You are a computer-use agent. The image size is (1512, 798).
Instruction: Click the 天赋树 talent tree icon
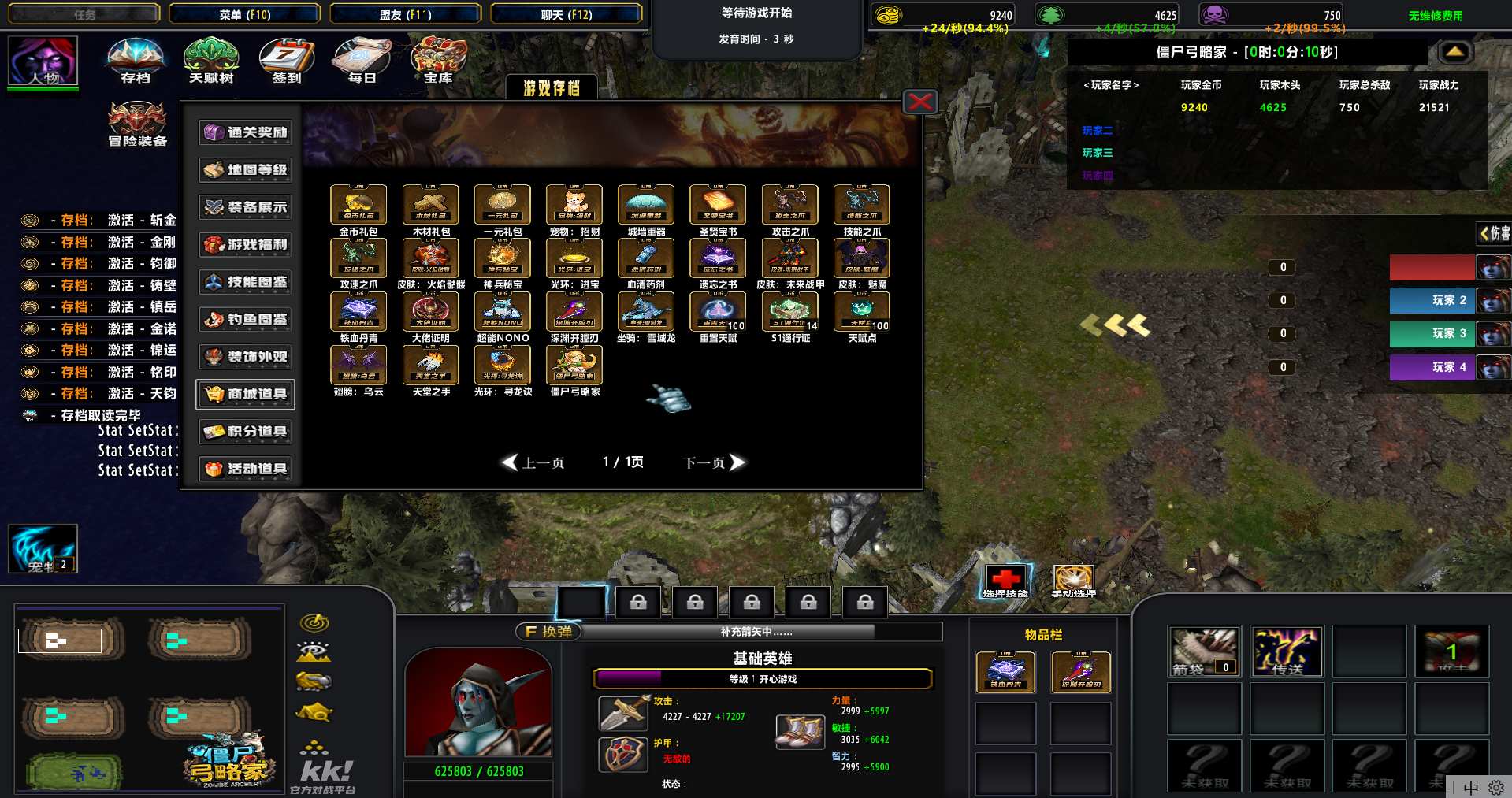click(x=211, y=59)
